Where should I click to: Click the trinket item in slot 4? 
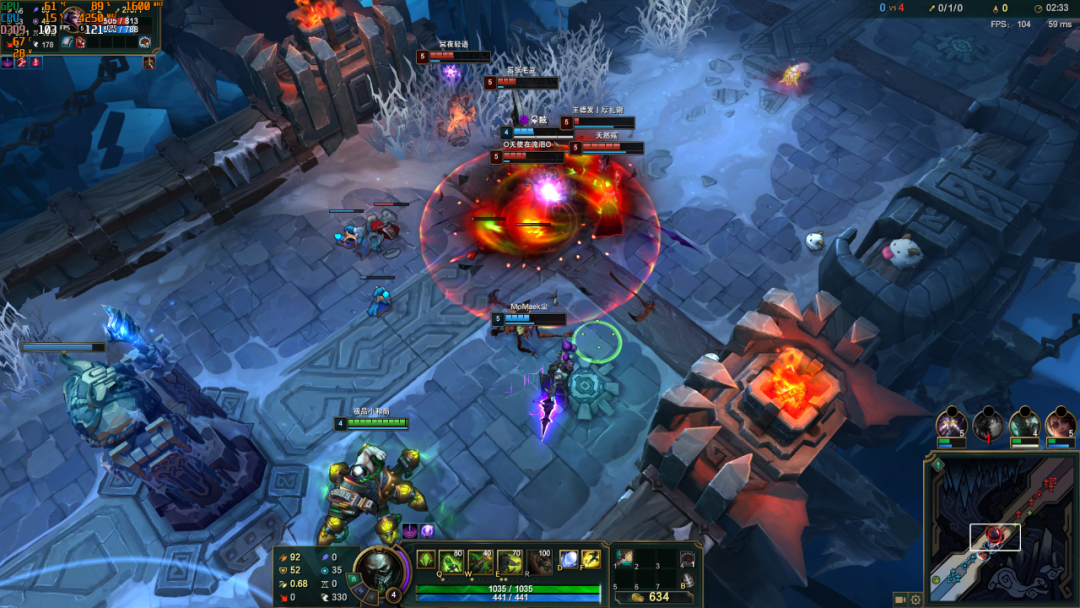(688, 559)
